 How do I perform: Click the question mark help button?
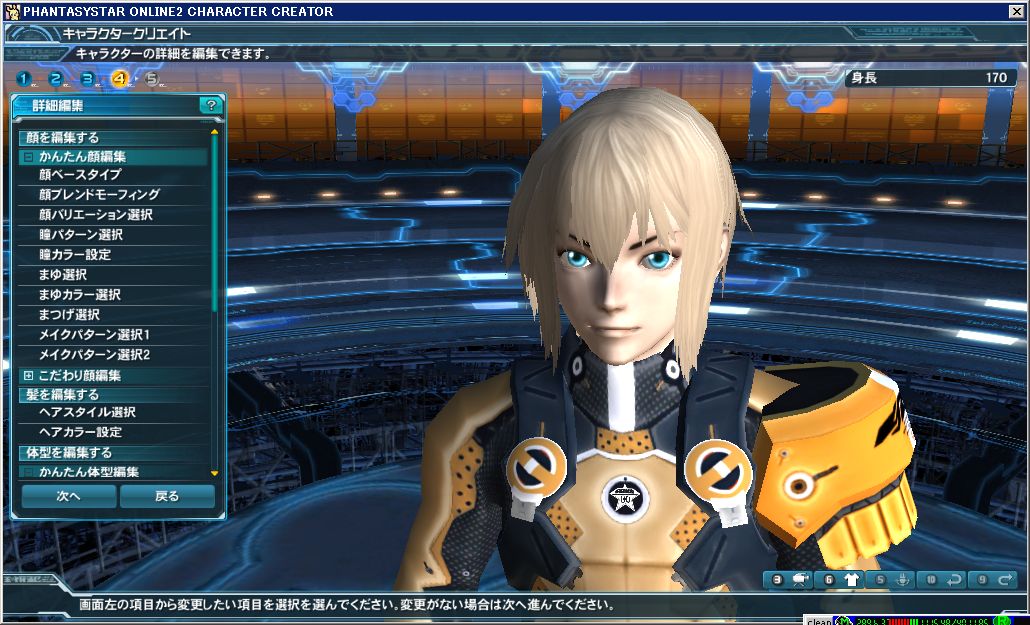(x=210, y=105)
